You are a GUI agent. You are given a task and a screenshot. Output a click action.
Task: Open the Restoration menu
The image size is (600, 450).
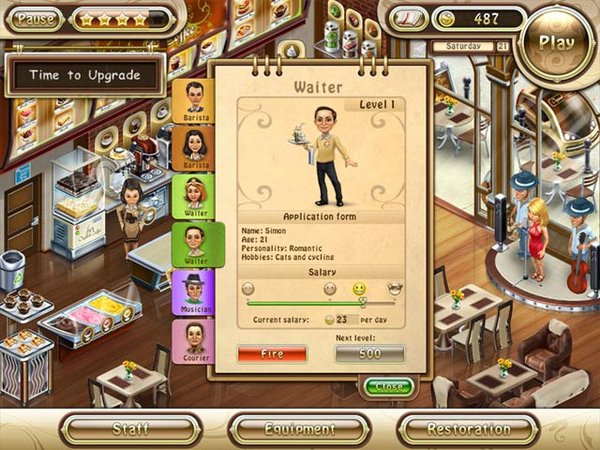(468, 429)
